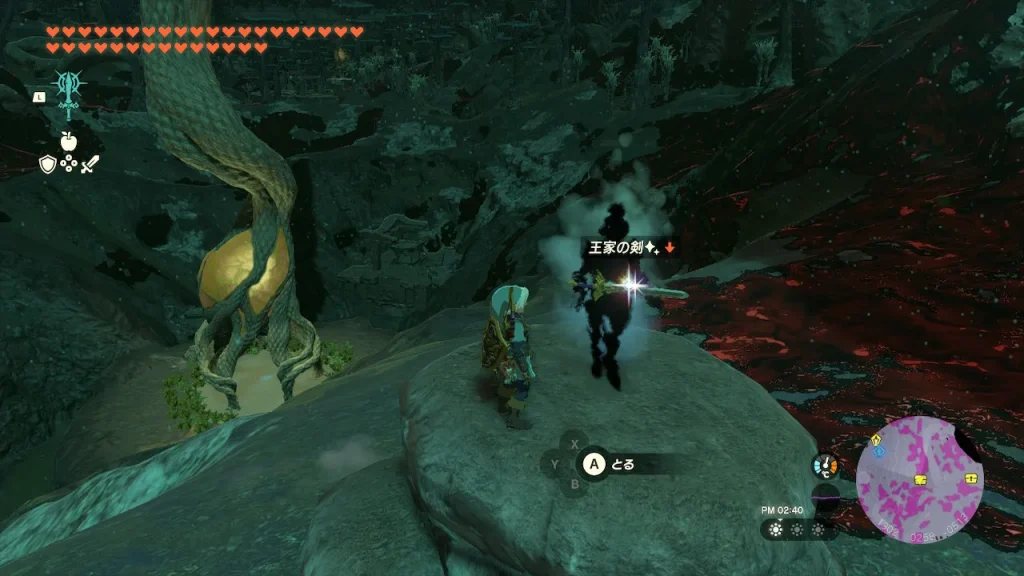Open the sword weapon quick-select icon

(x=89, y=164)
